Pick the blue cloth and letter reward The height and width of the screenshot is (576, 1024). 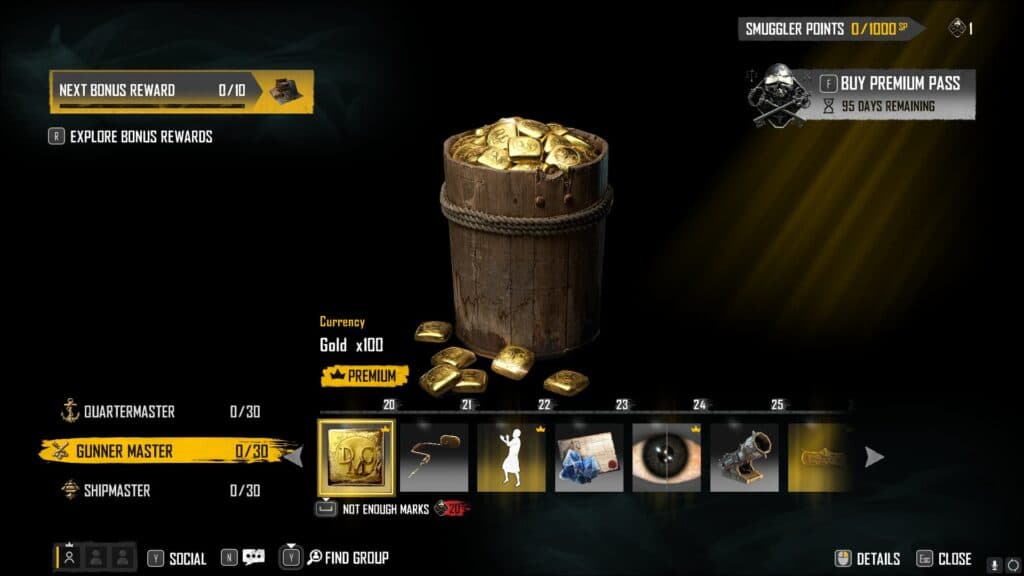point(589,457)
